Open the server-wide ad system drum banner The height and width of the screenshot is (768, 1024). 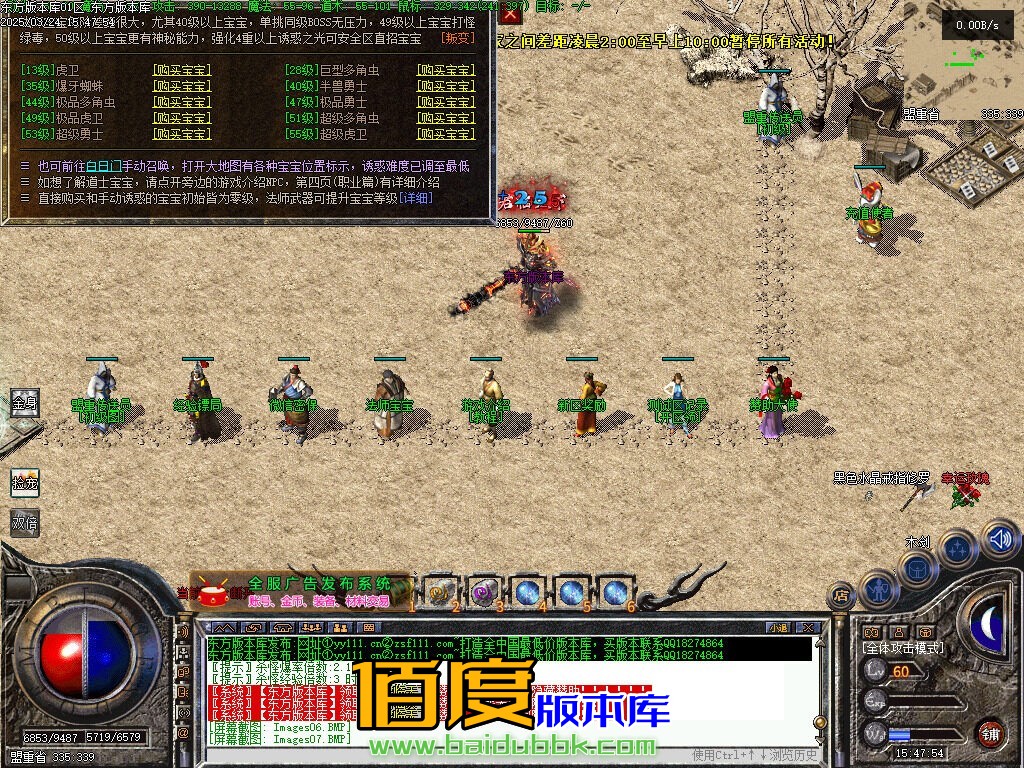coord(215,594)
